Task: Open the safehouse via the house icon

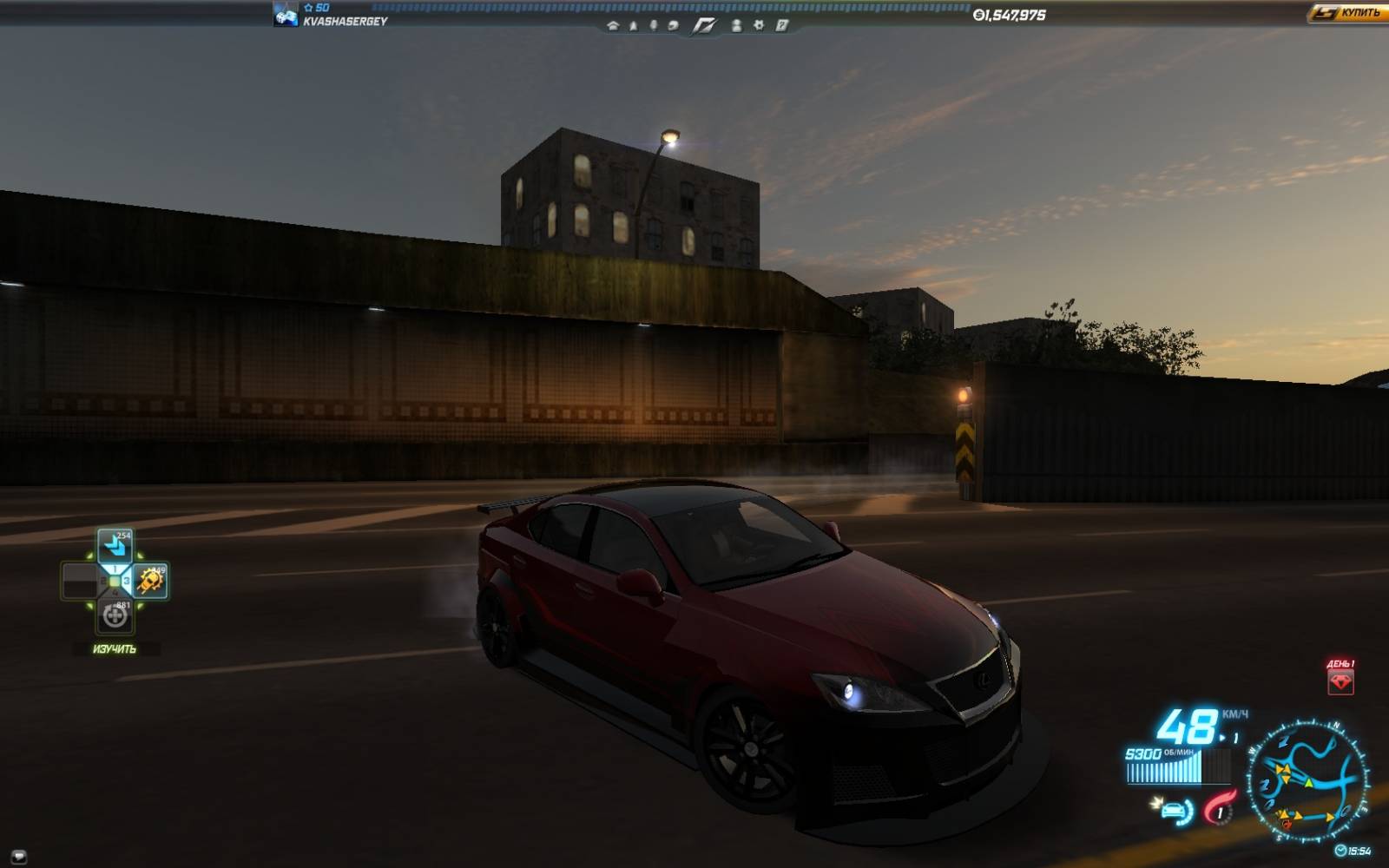Action: click(x=613, y=26)
